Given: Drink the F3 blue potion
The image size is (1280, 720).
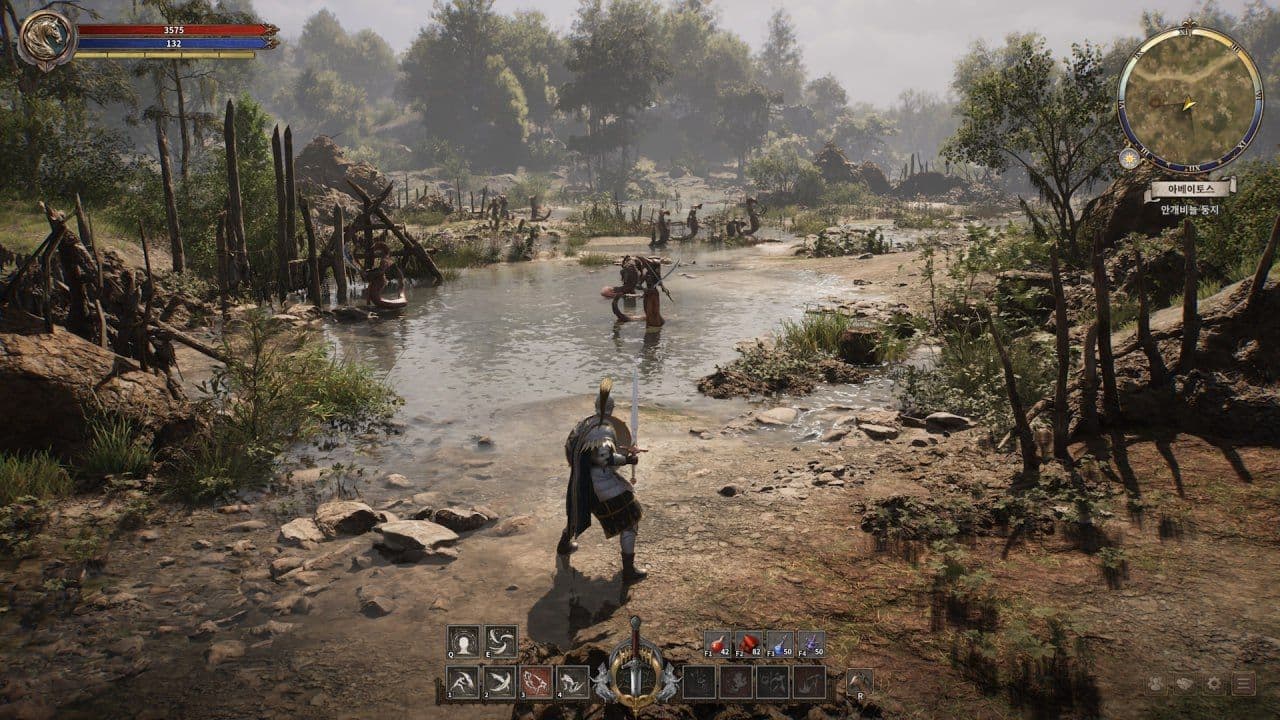Looking at the screenshot, I should click(x=779, y=643).
